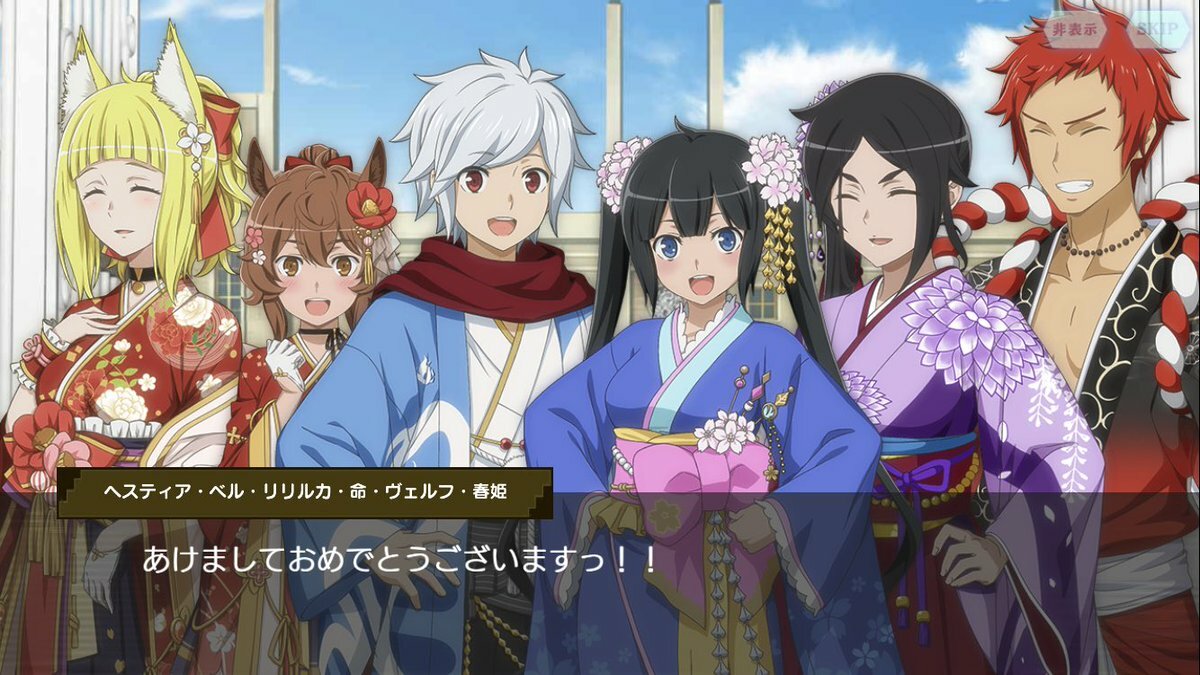Skip the story scene with SKIP
The width and height of the screenshot is (1200, 675).
[1156, 29]
